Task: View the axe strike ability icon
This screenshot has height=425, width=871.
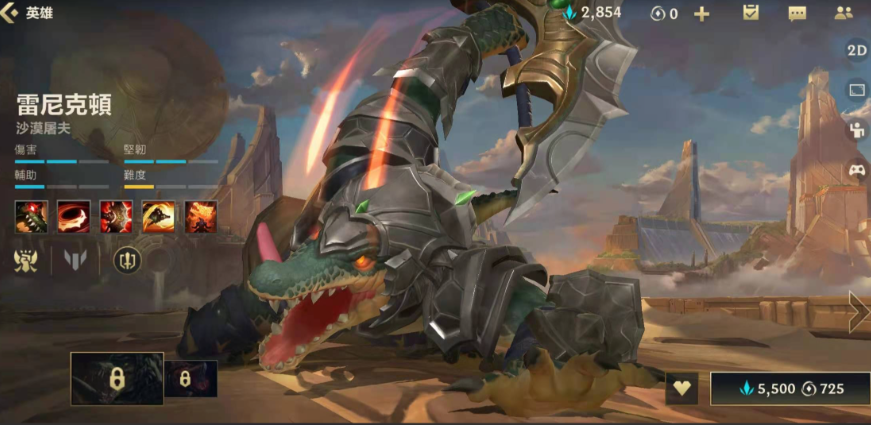Action: coord(115,215)
